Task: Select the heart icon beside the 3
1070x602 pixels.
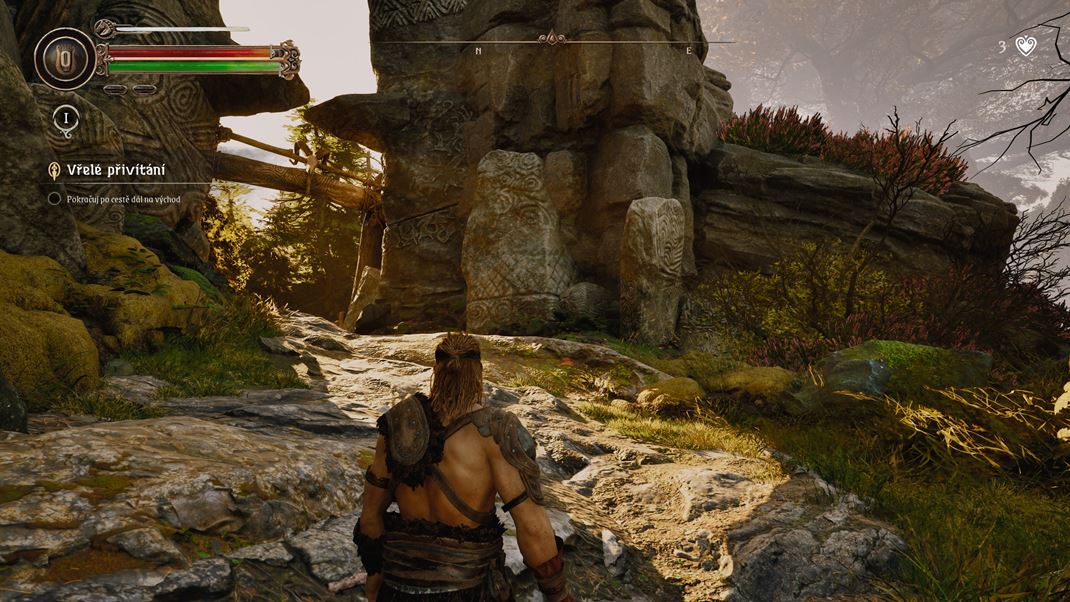Action: click(1026, 45)
